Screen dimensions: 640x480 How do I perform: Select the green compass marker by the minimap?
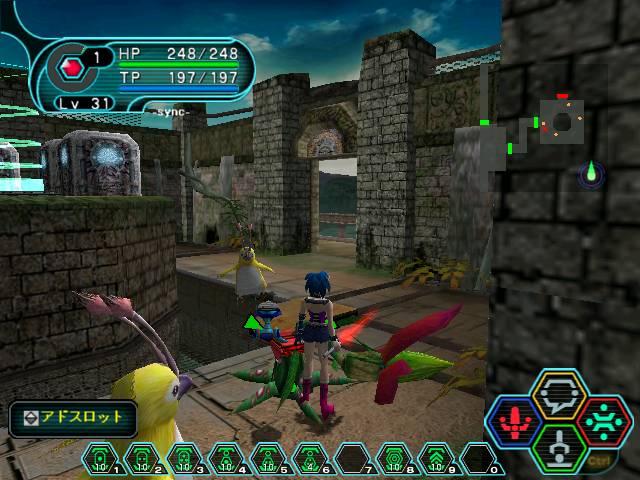592,173
